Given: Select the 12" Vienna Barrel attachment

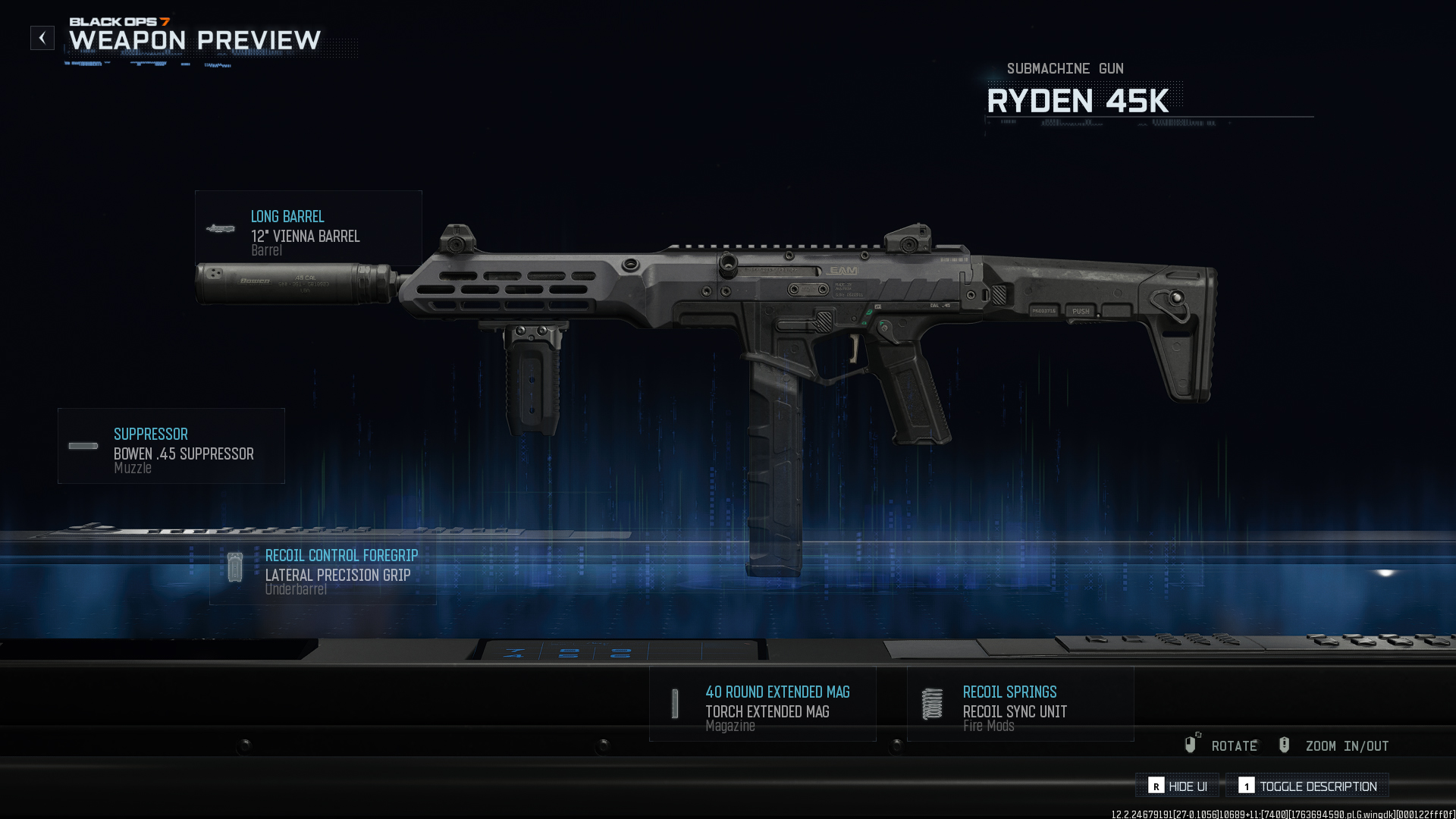Looking at the screenshot, I should (308, 229).
